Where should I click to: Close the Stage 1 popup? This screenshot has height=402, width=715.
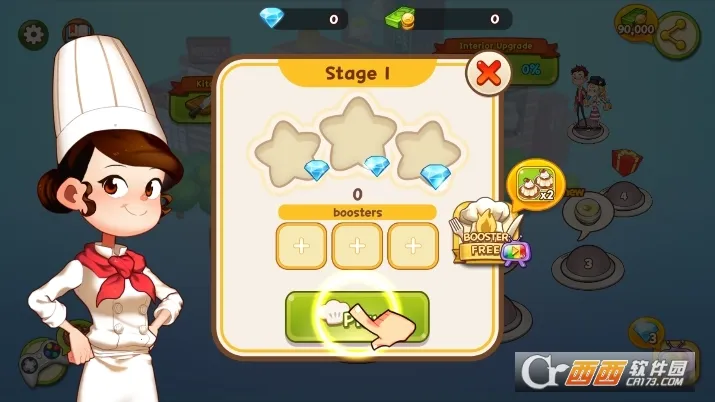pos(487,73)
